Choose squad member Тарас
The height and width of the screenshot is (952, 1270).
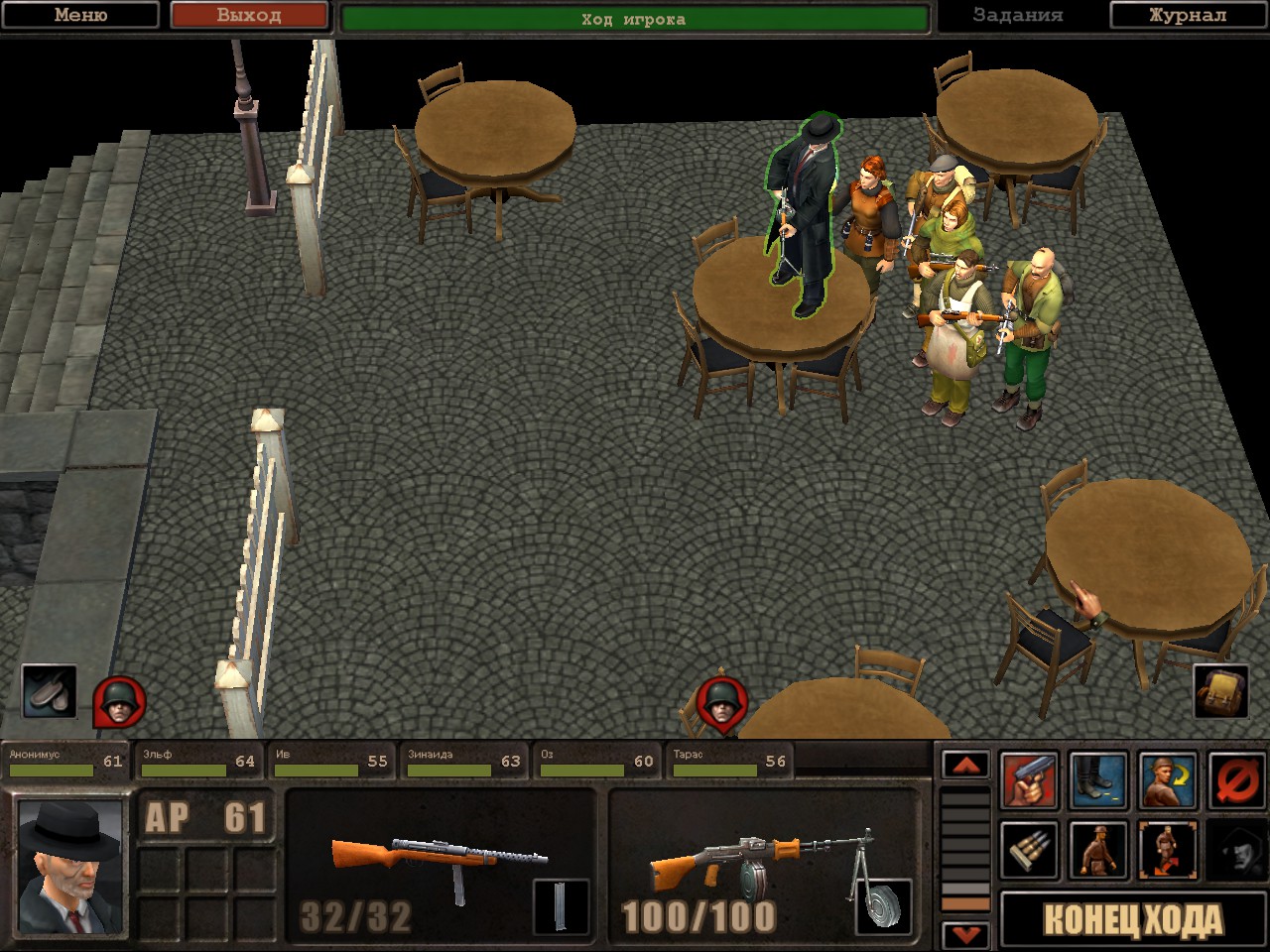click(729, 762)
